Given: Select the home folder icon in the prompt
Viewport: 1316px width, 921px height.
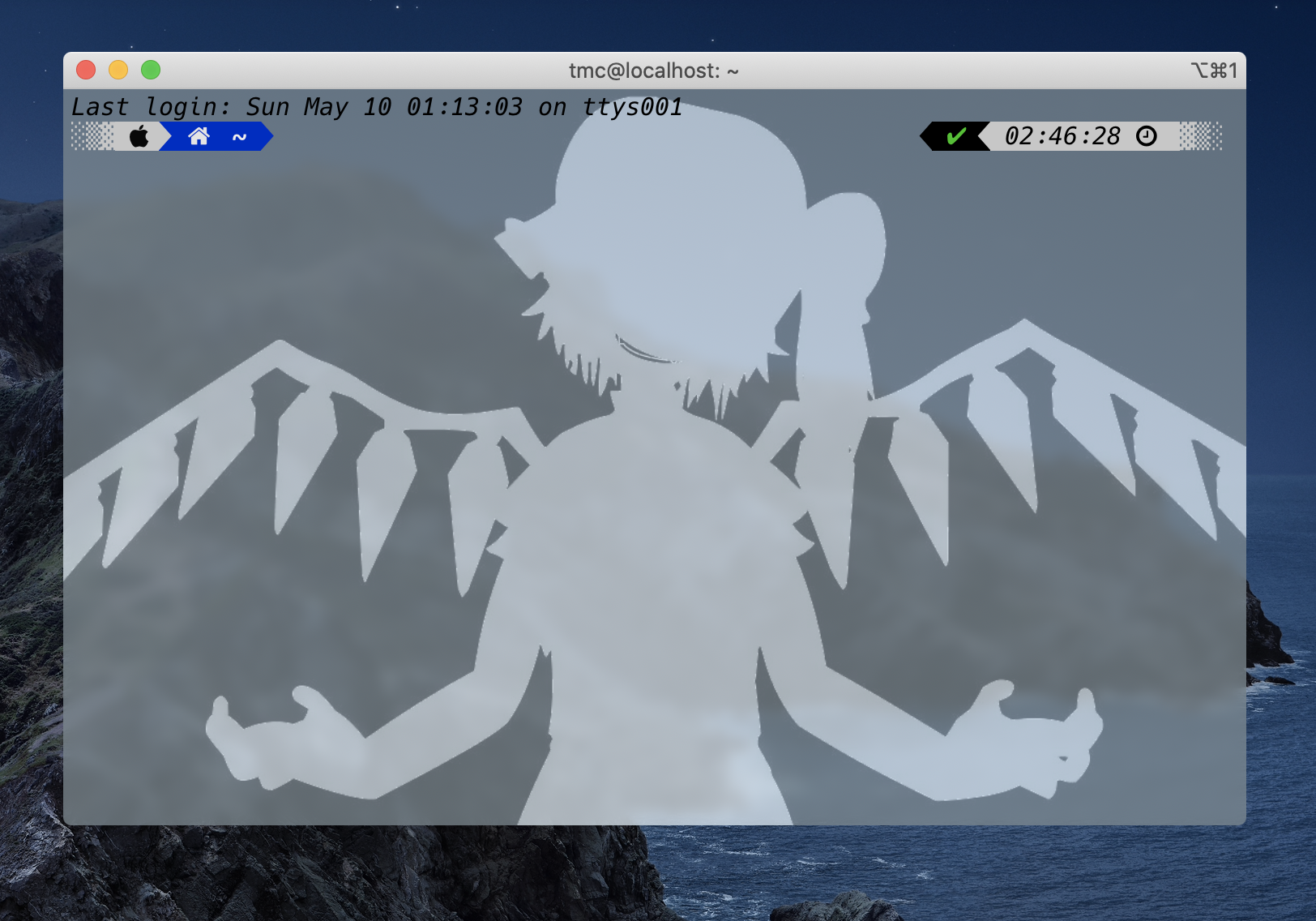Looking at the screenshot, I should [199, 136].
